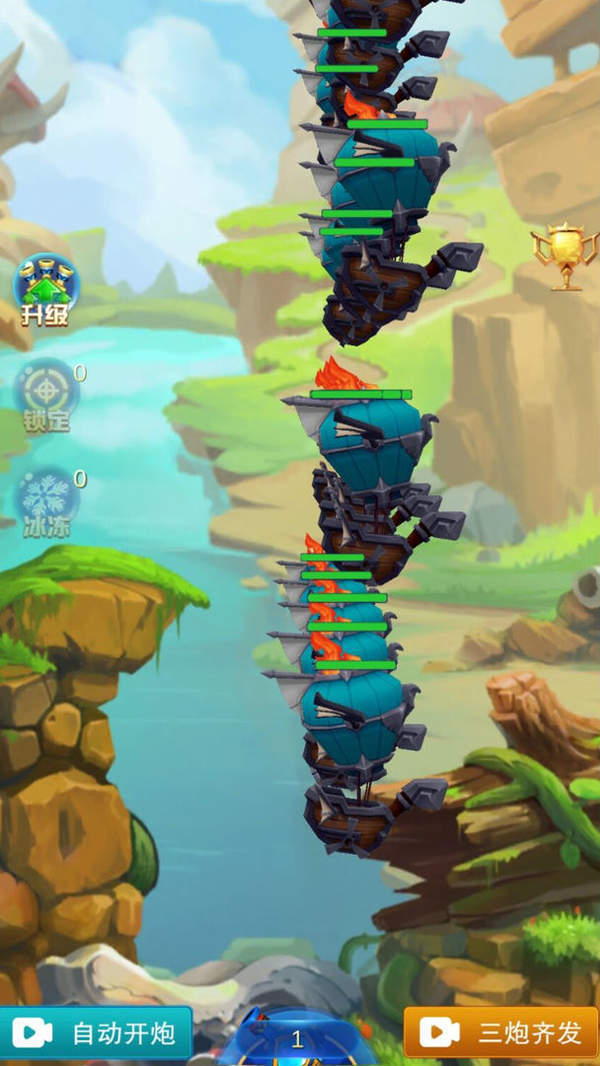The height and width of the screenshot is (1066, 600).
Task: Tap the cannon level 1 badge
Action: pos(297,1039)
